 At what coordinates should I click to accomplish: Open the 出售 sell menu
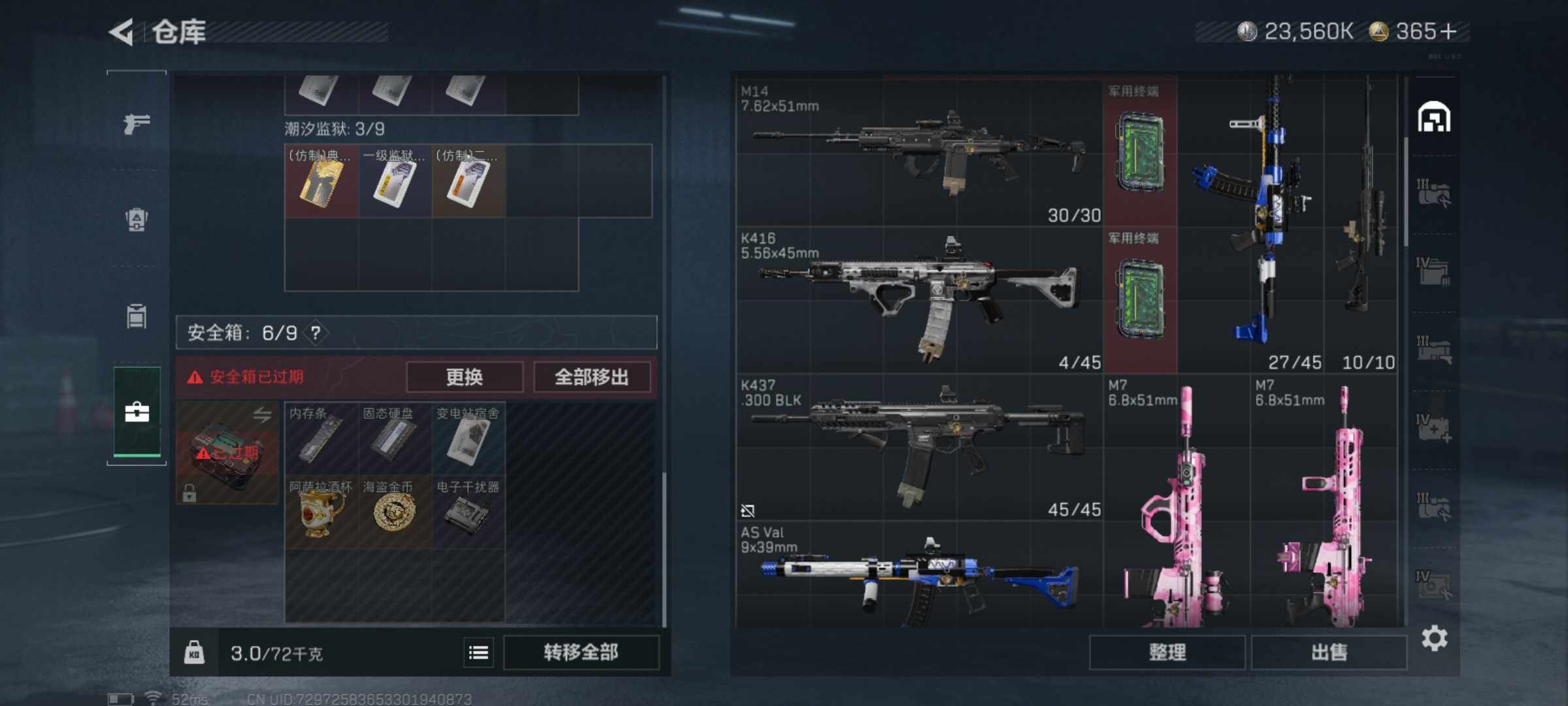(1329, 652)
